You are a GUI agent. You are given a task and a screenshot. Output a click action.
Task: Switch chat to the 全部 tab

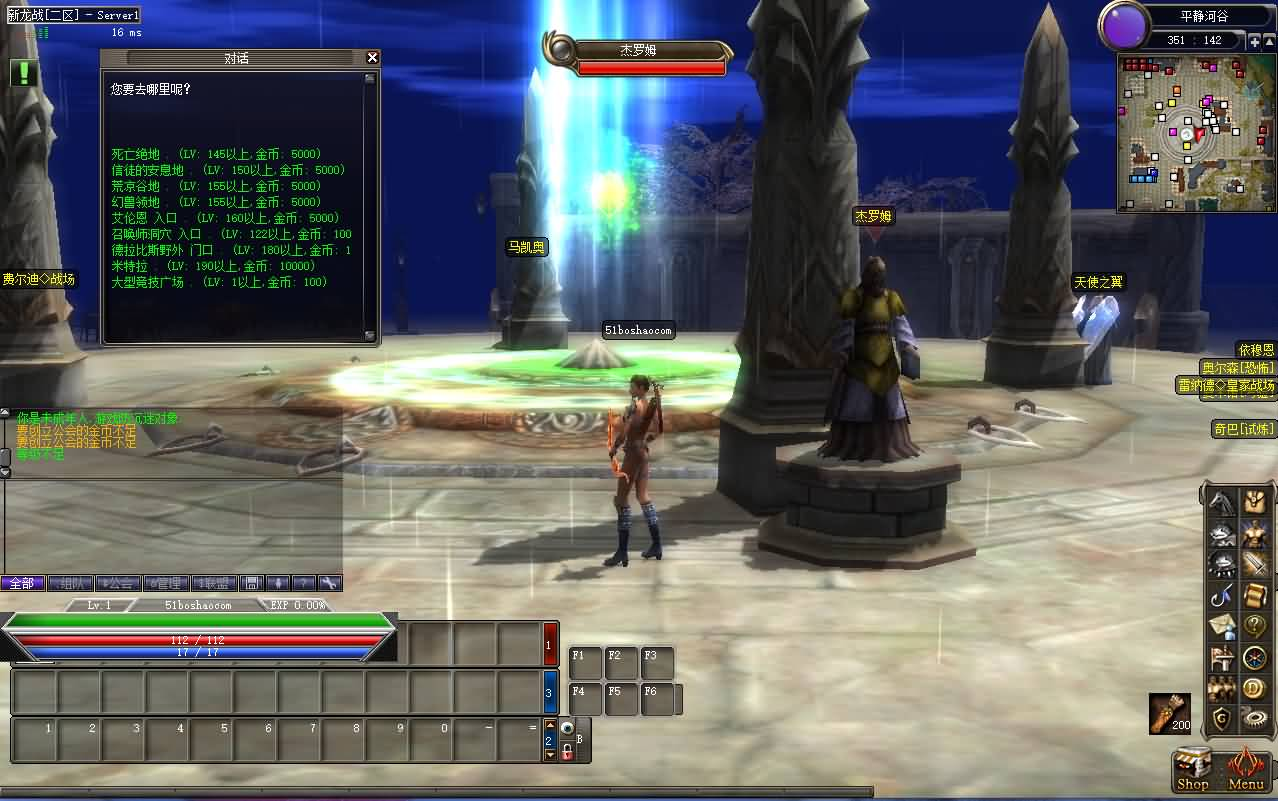tap(22, 583)
